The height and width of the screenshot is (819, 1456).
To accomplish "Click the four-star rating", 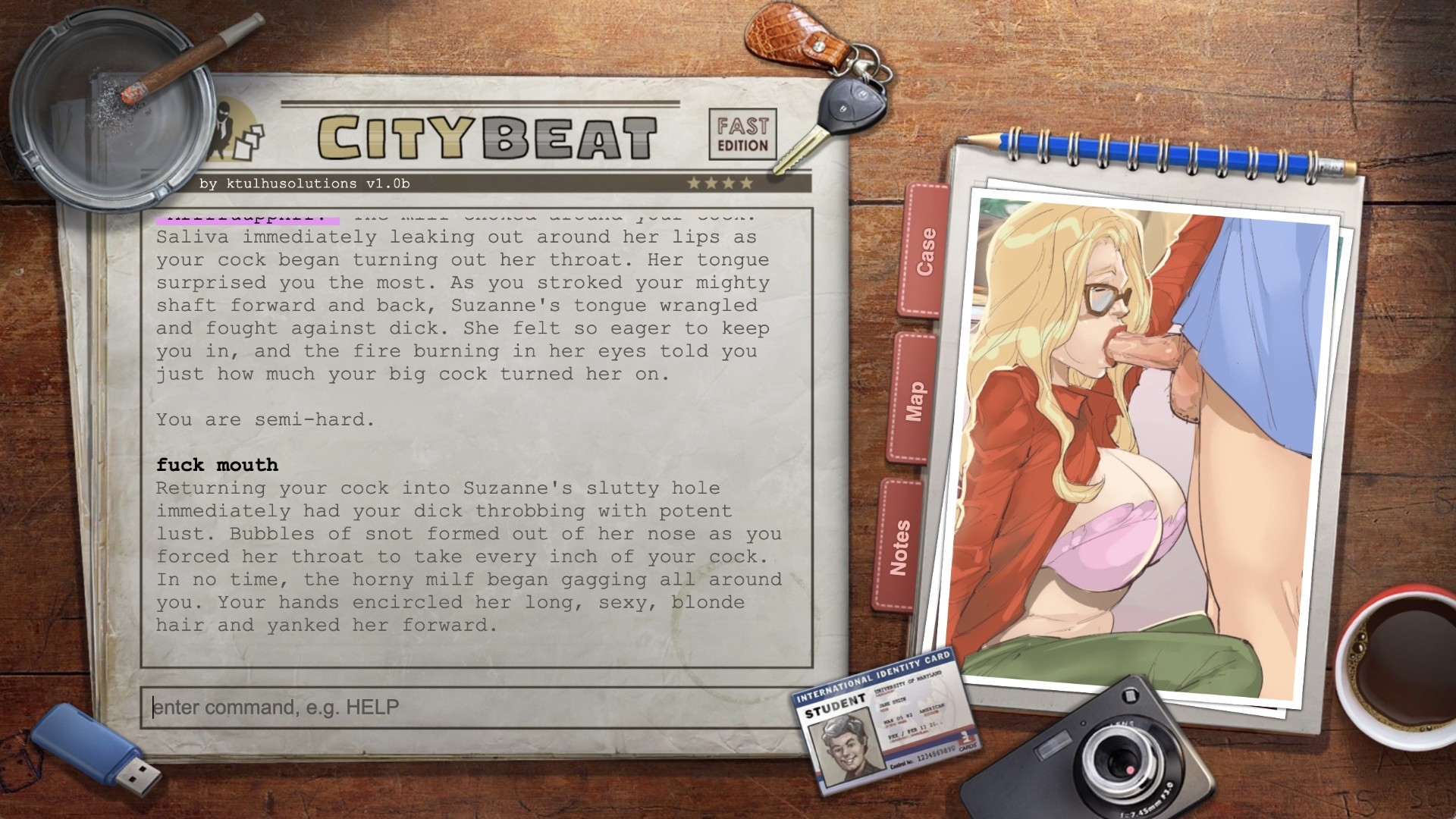I will pyautogui.click(x=720, y=182).
